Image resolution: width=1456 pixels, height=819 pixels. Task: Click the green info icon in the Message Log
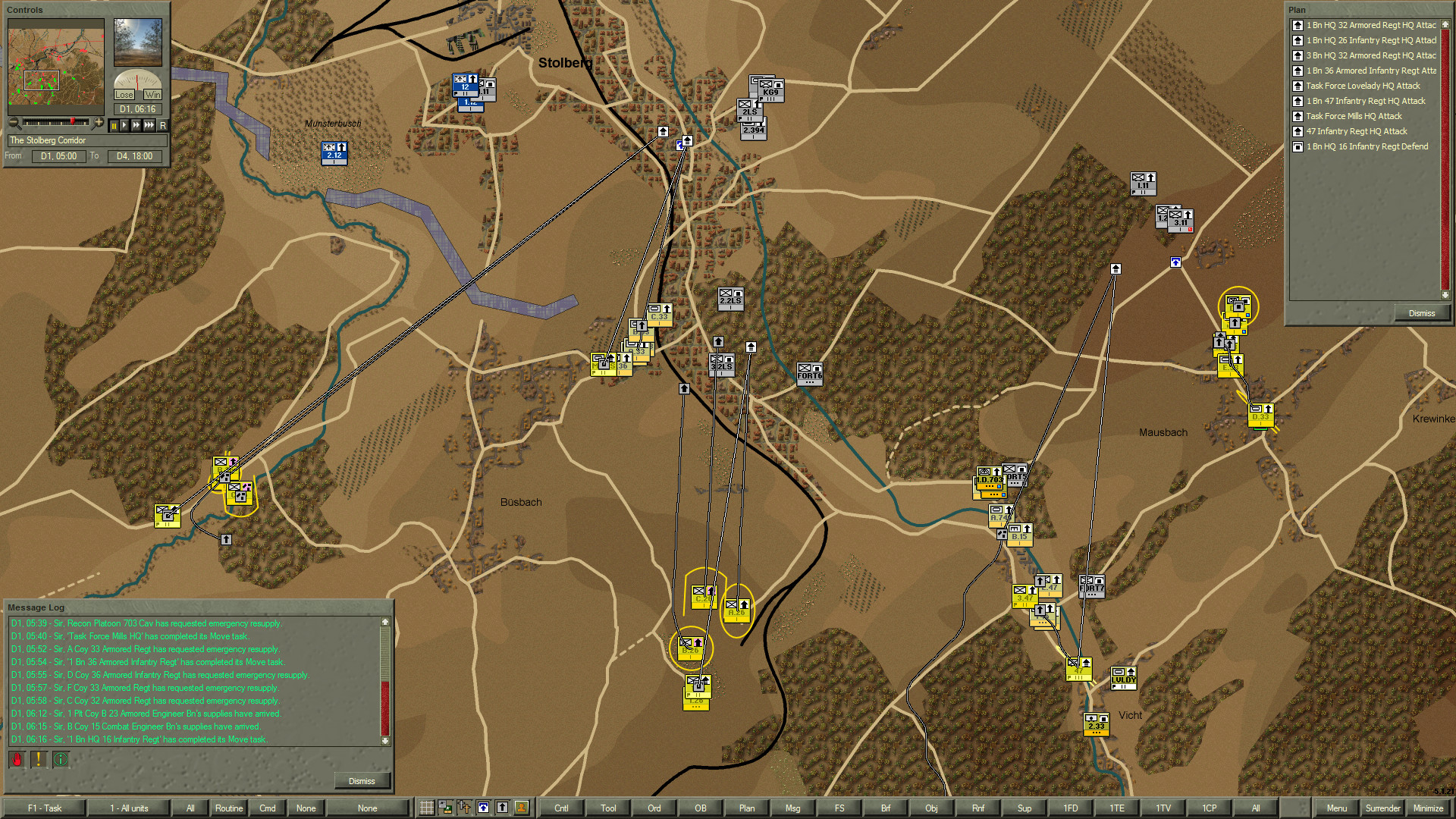click(x=61, y=759)
